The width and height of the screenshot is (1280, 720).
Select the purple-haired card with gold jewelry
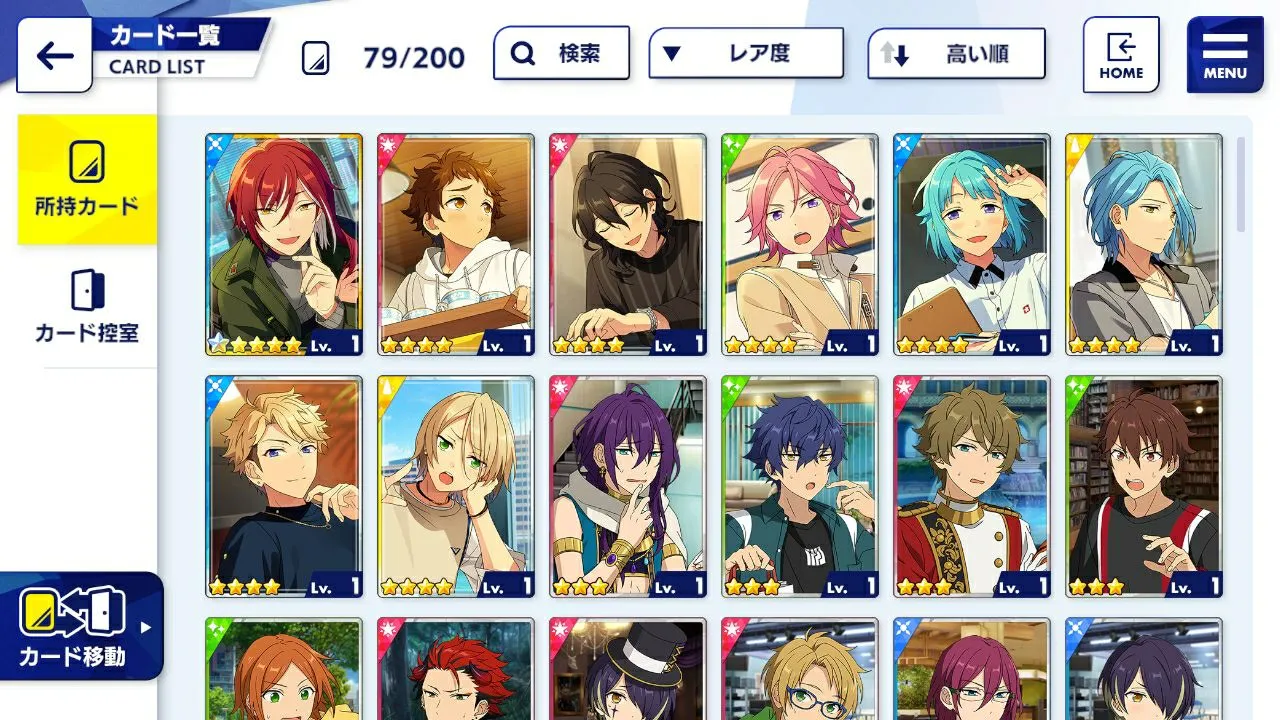click(x=628, y=486)
